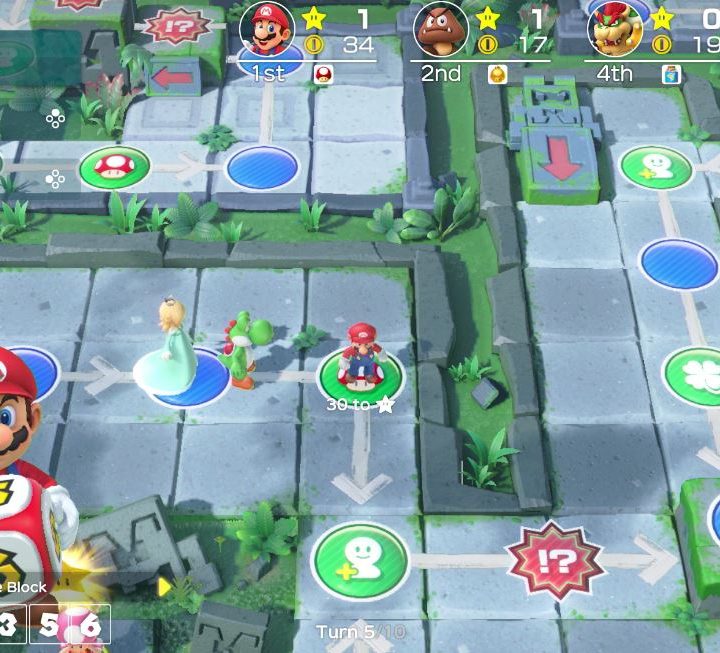Click Bowser's blue item icon
This screenshot has height=653, width=720.
[672, 73]
